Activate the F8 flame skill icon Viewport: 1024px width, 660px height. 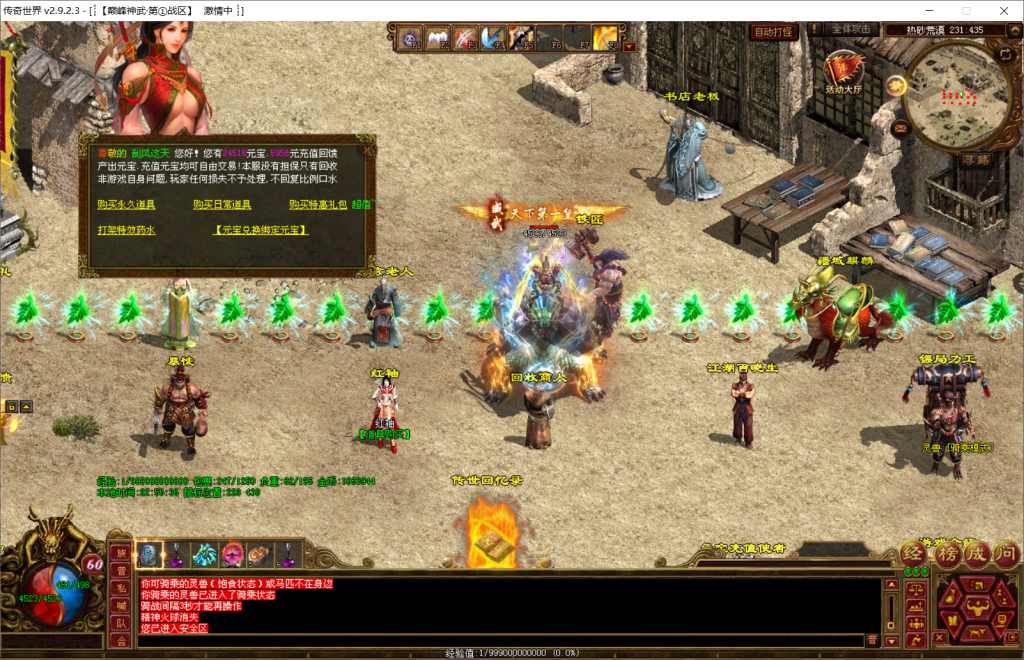pyautogui.click(x=605, y=38)
